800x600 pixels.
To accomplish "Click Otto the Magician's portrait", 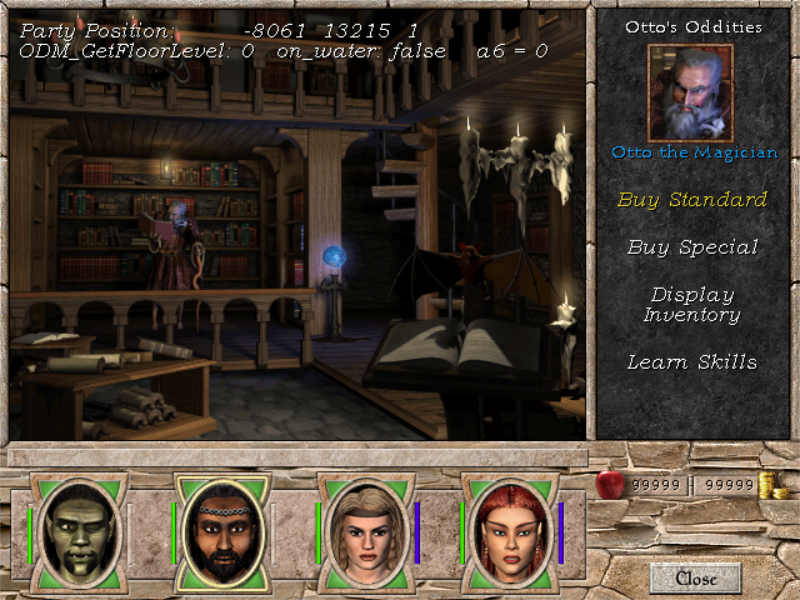I will point(691,93).
